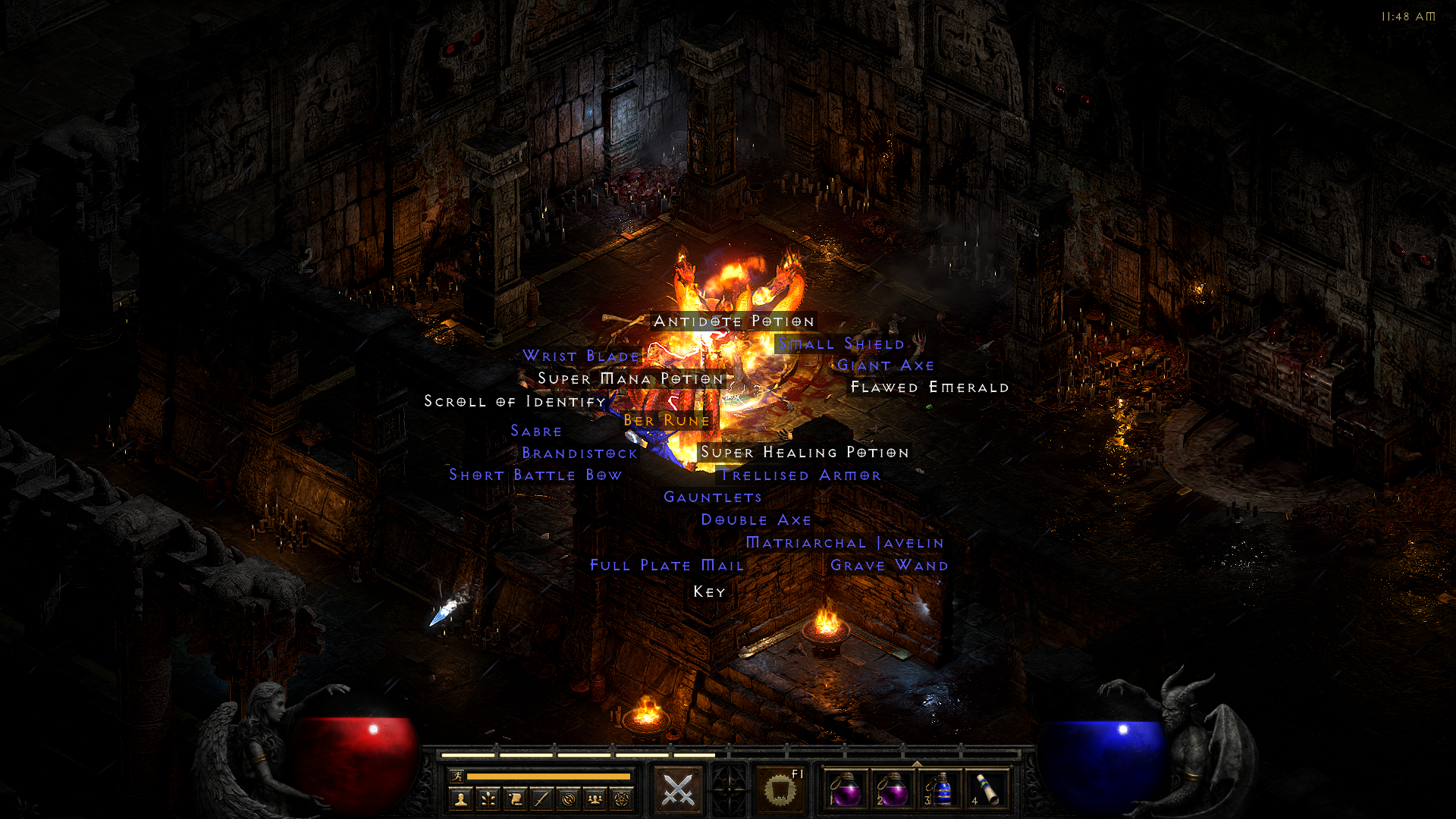This screenshot has height=819, width=1456.
Task: Pick up the Flawed Emerald
Action: (929, 387)
